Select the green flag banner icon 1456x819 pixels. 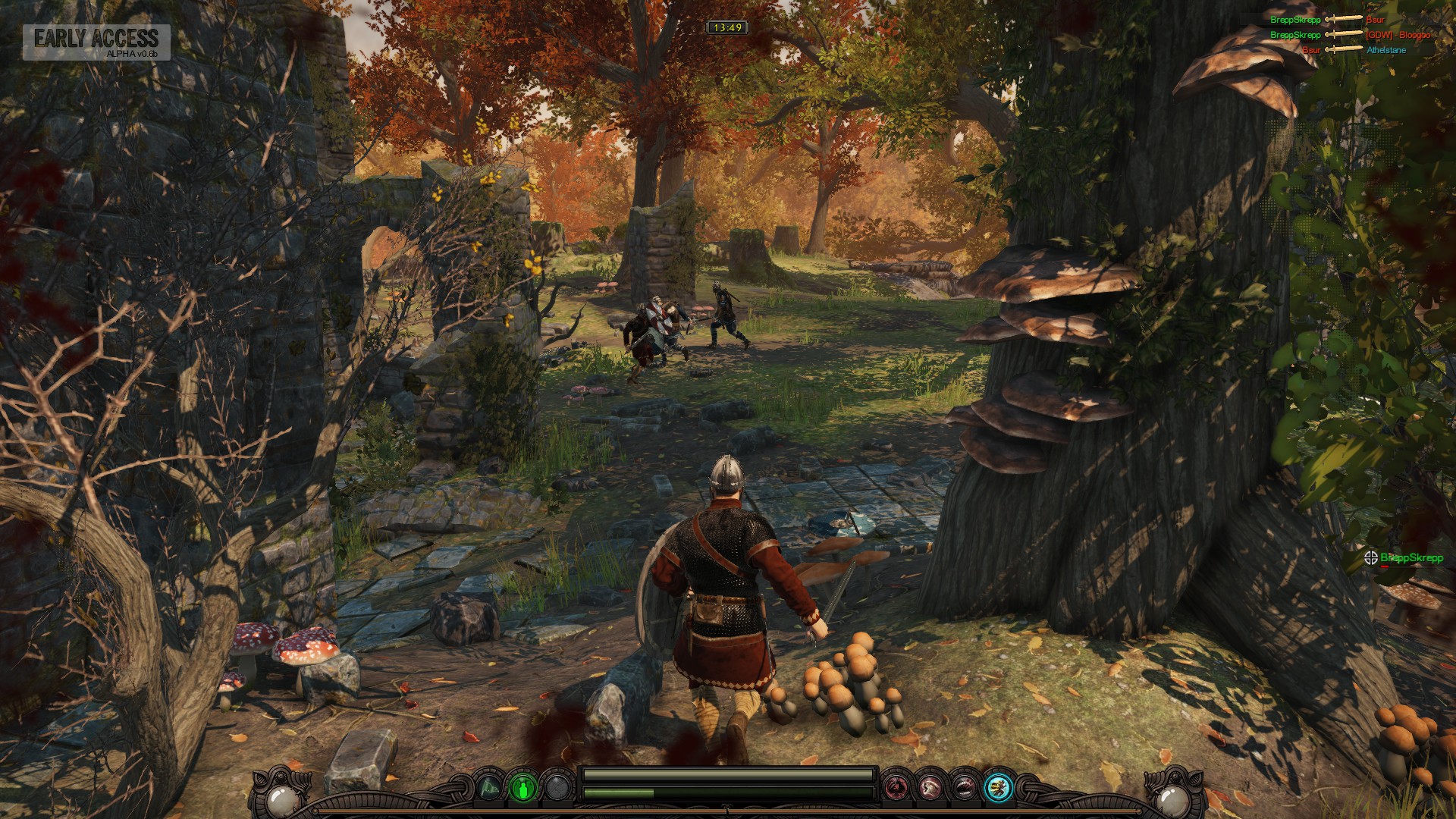(x=489, y=789)
